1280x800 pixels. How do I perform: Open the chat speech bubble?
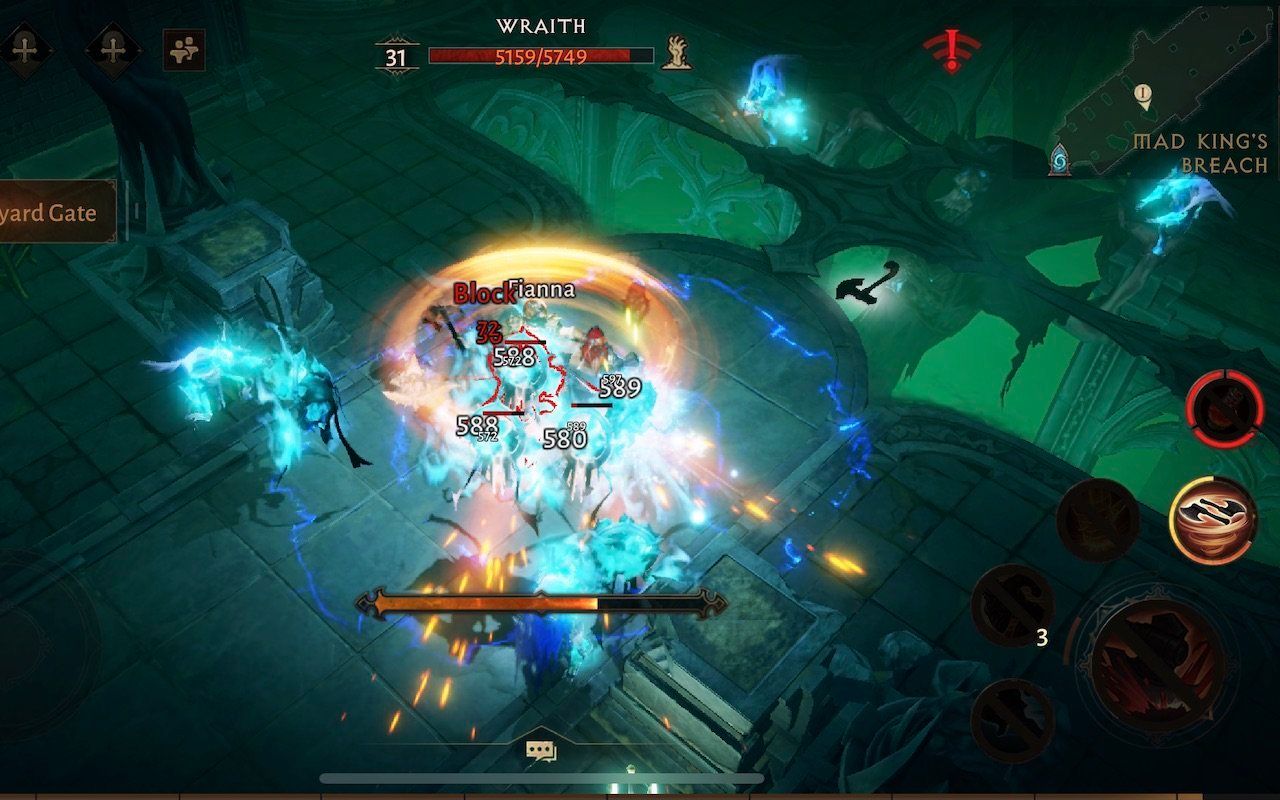pos(541,750)
